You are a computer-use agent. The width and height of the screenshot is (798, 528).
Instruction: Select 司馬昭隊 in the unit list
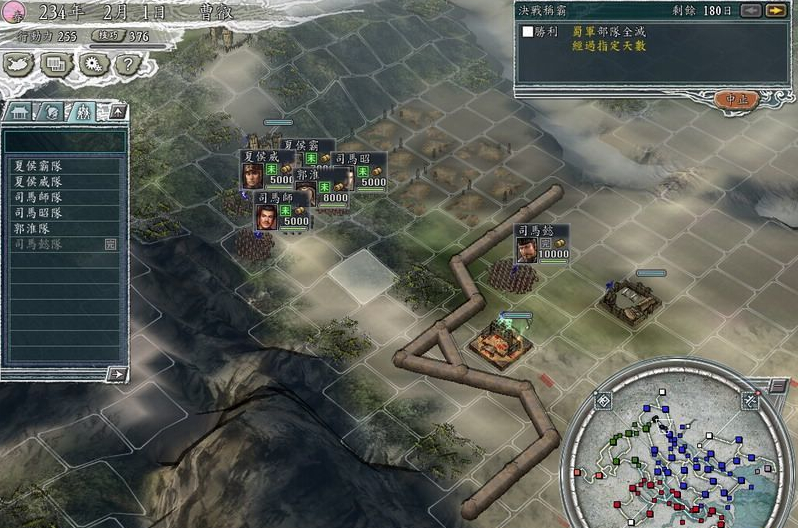click(38, 212)
